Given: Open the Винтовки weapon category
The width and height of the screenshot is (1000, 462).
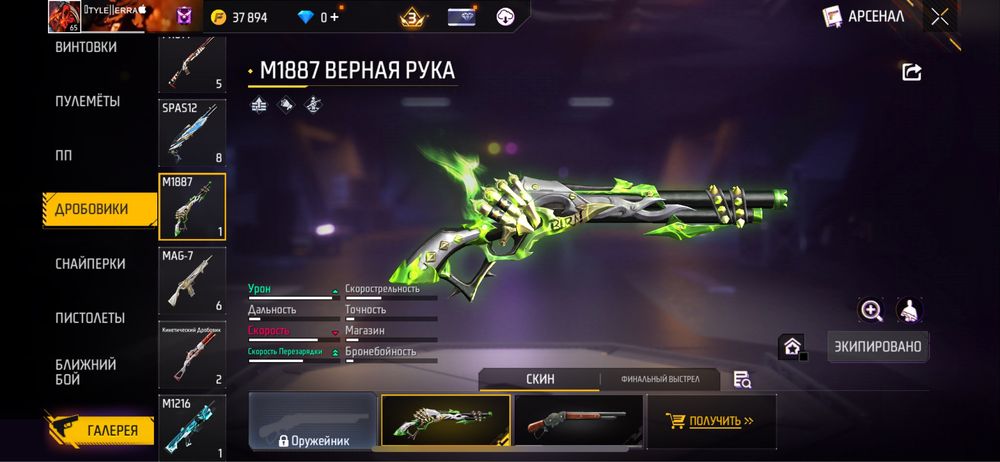Looking at the screenshot, I should point(86,47).
